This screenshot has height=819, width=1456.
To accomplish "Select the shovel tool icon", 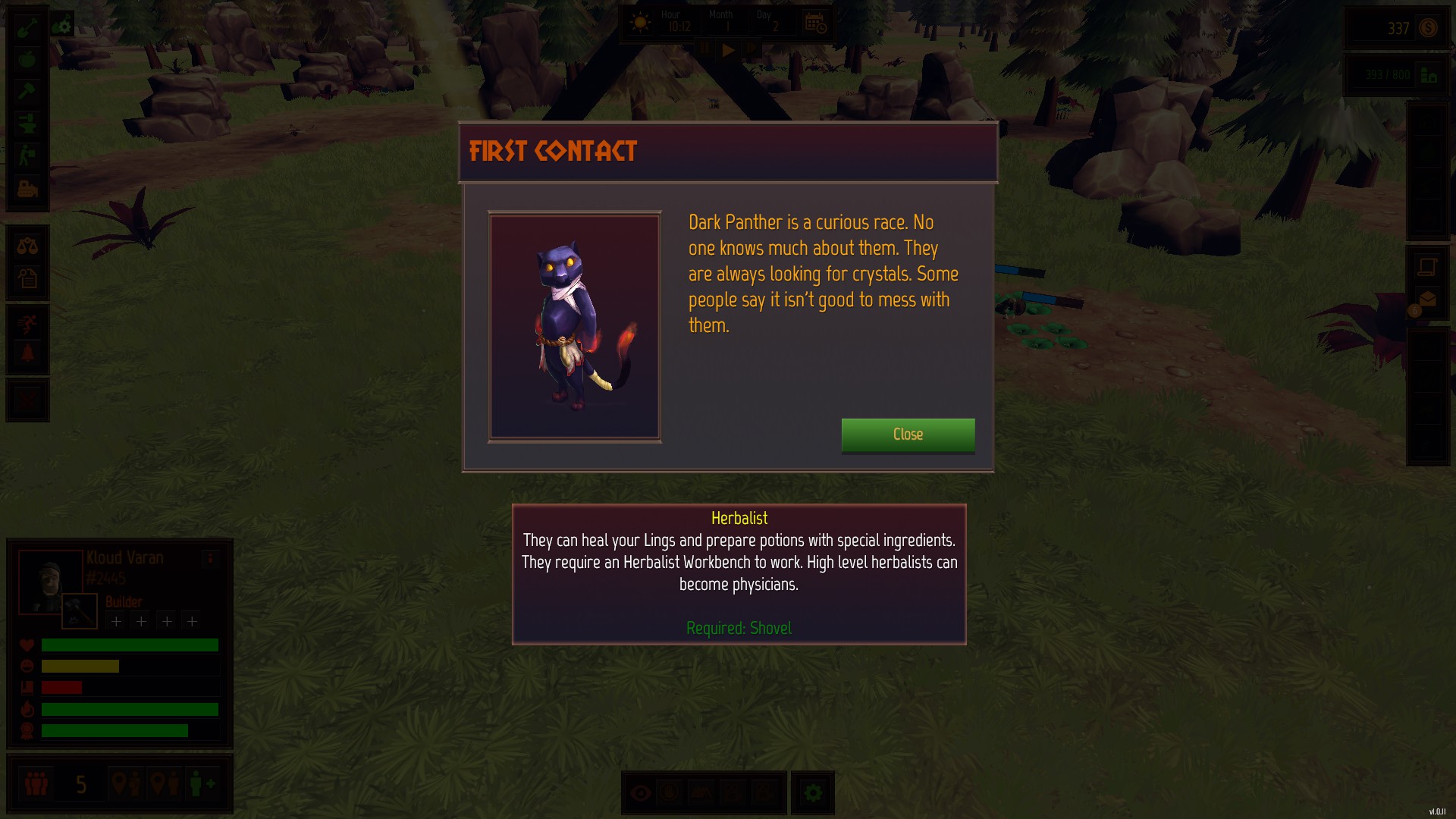I will (27, 28).
